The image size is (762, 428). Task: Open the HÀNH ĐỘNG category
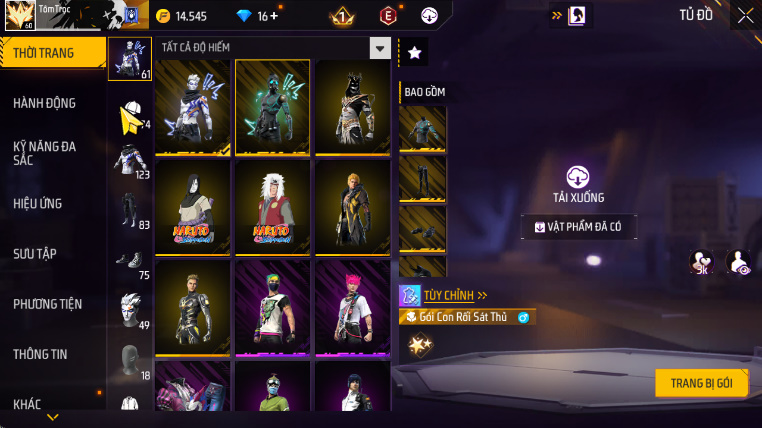45,103
